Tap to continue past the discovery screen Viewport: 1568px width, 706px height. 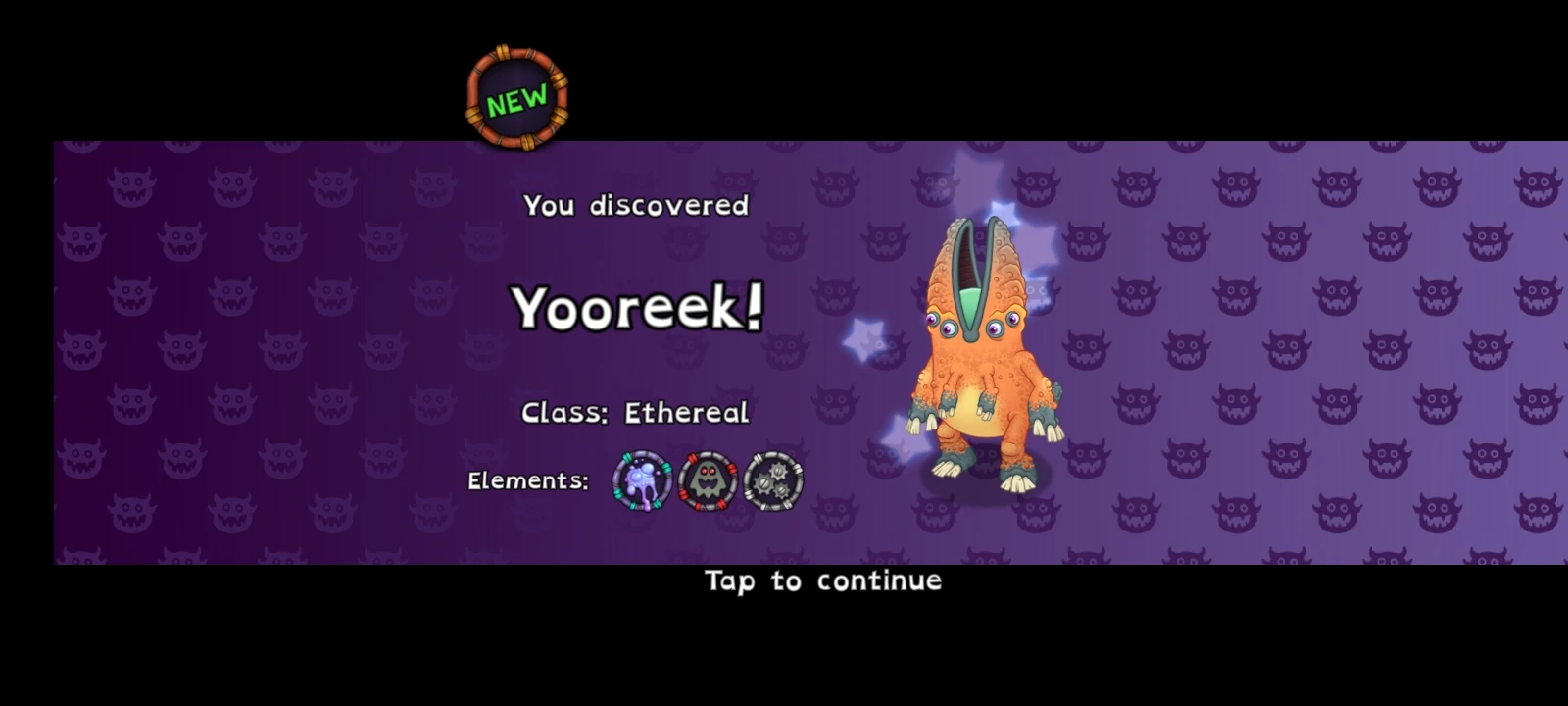(x=821, y=580)
